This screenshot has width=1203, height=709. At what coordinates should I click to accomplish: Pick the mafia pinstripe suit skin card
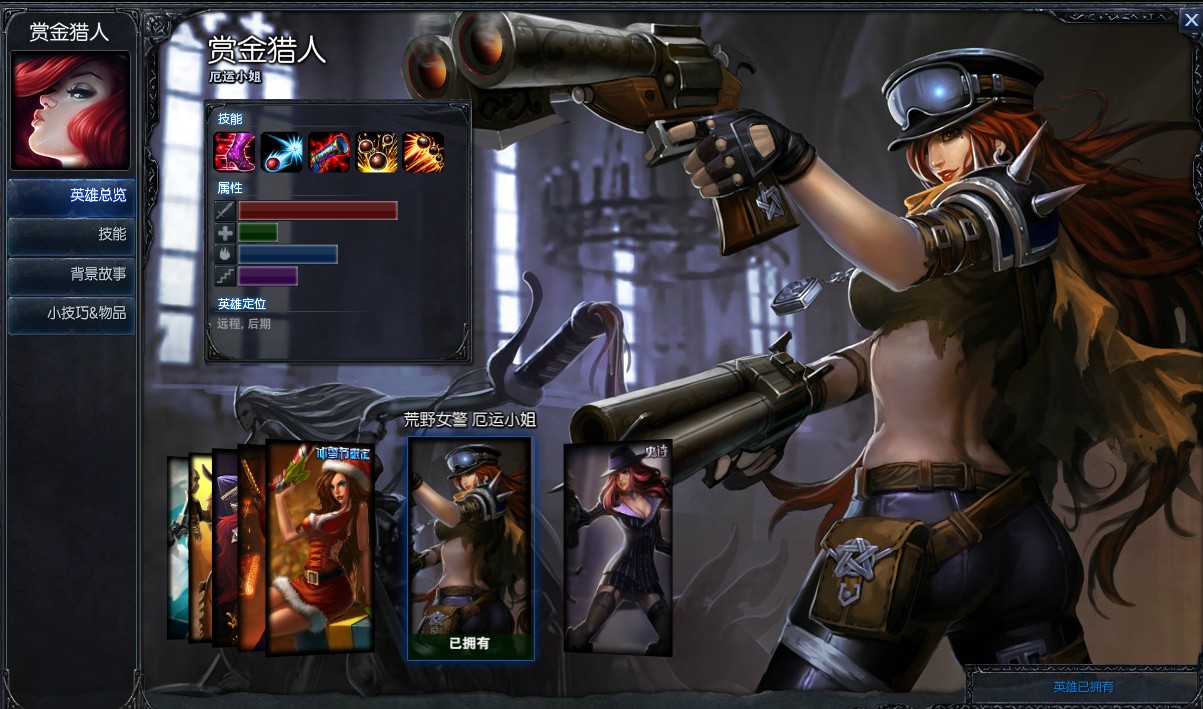(617, 548)
